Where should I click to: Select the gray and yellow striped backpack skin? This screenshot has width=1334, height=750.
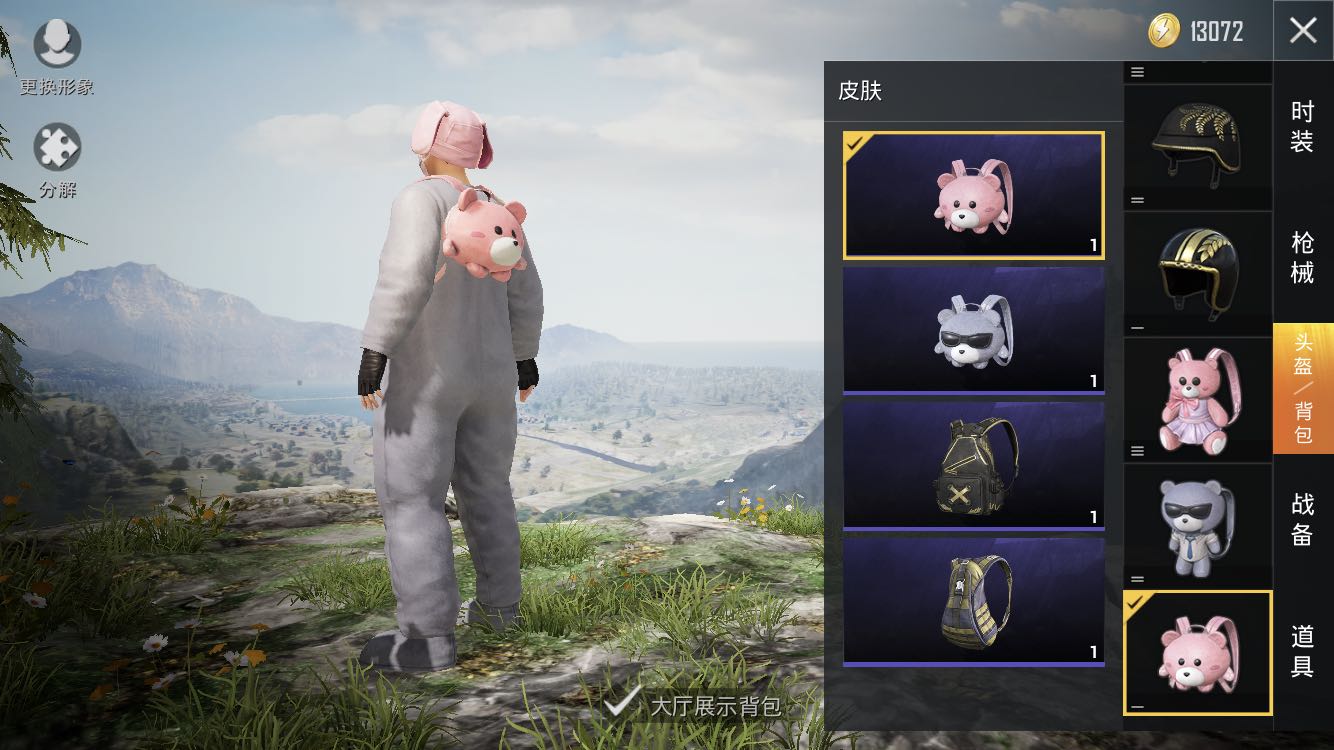[x=973, y=601]
